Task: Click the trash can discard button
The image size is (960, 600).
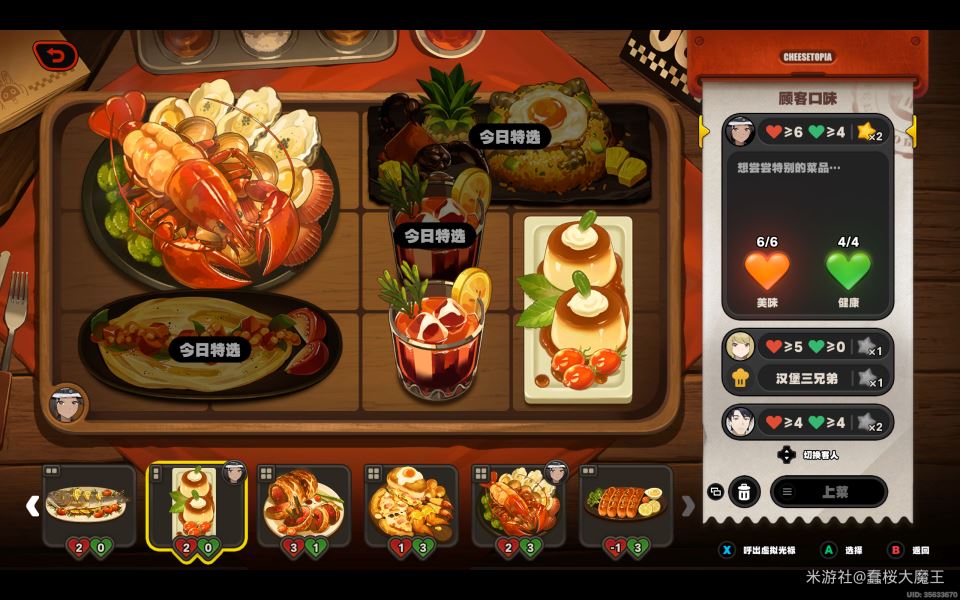Action: (x=744, y=491)
